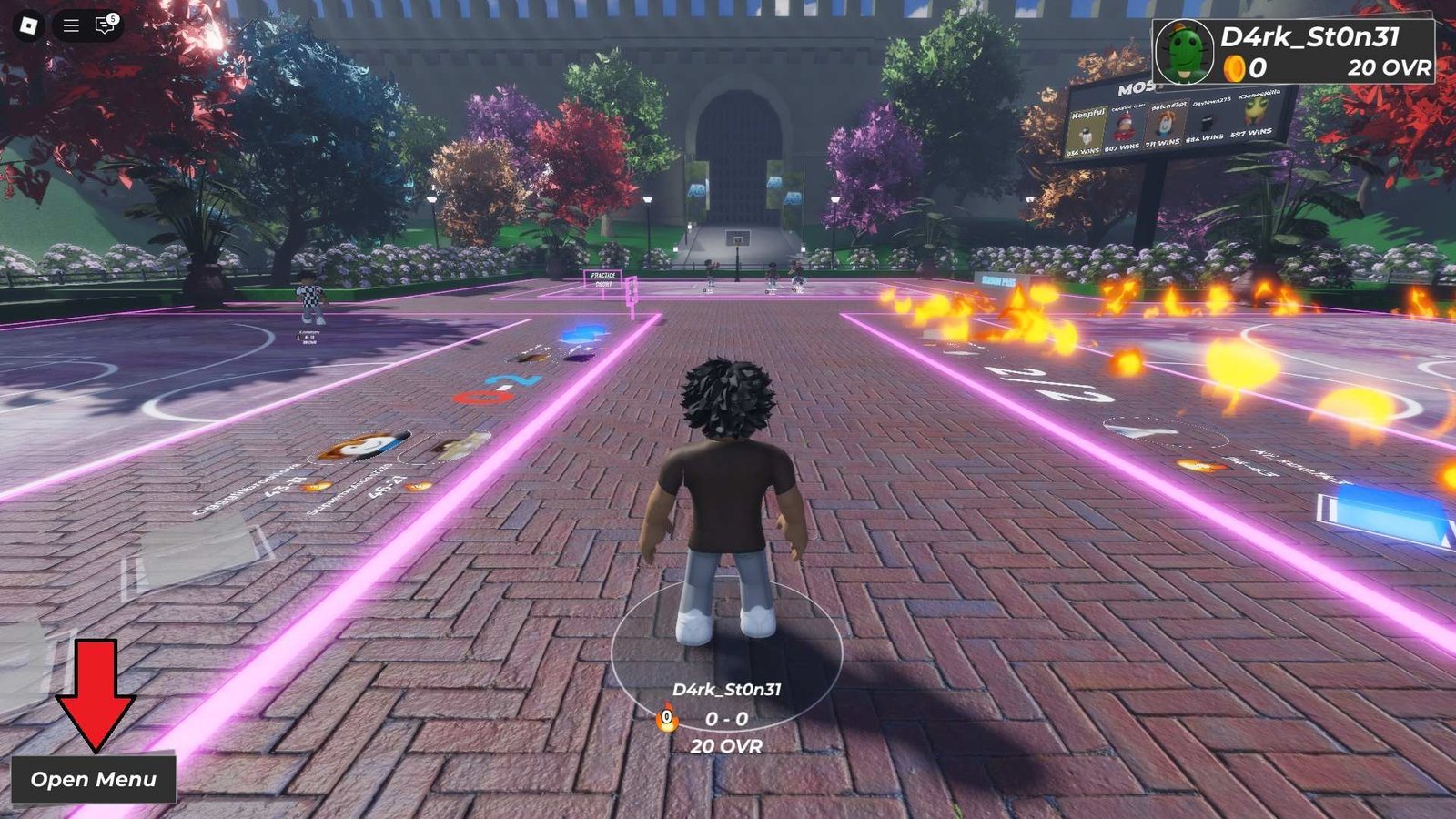The width and height of the screenshot is (1456, 819).
Task: Select the D4rk_St0n31 player profile card
Action: click(1293, 52)
